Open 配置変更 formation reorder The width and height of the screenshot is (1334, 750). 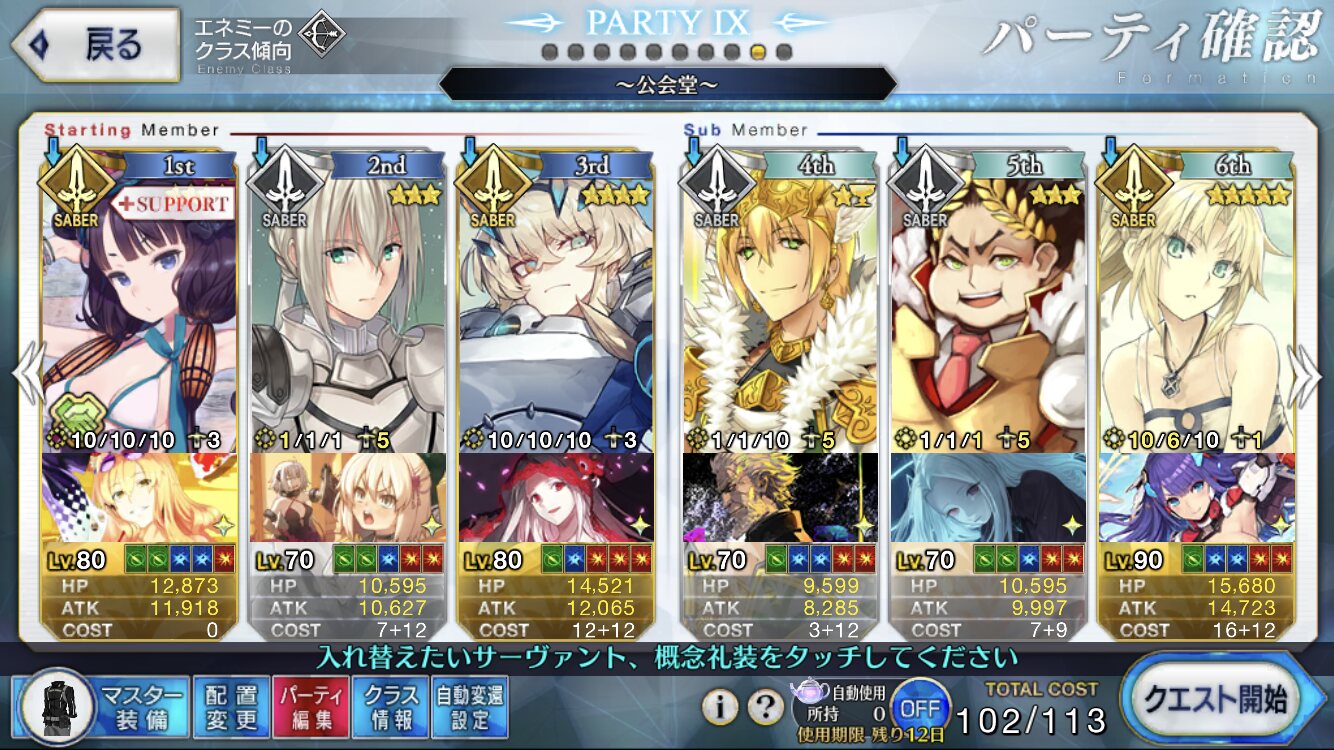click(x=230, y=707)
